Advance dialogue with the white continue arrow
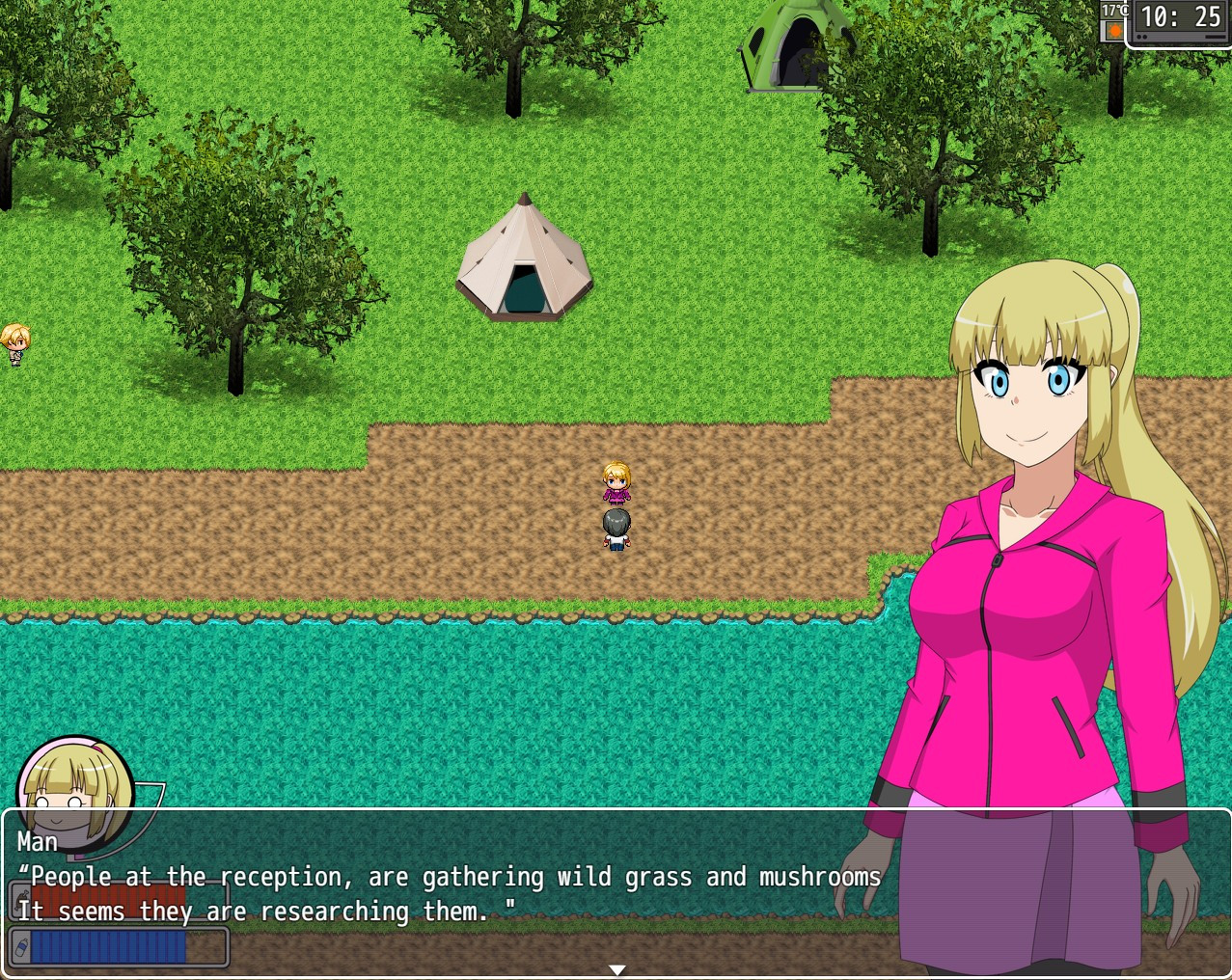 coord(617,969)
